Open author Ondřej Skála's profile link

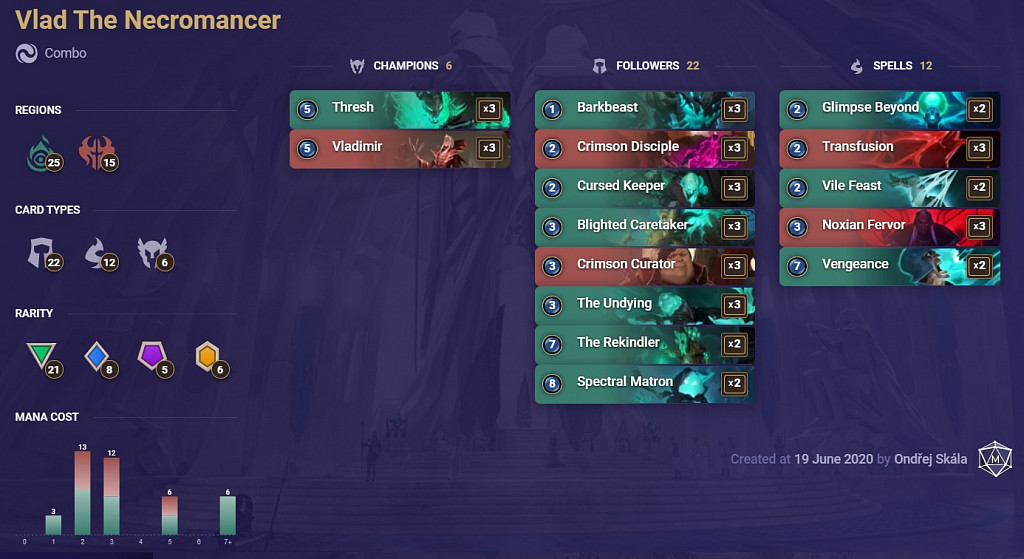tap(931, 459)
